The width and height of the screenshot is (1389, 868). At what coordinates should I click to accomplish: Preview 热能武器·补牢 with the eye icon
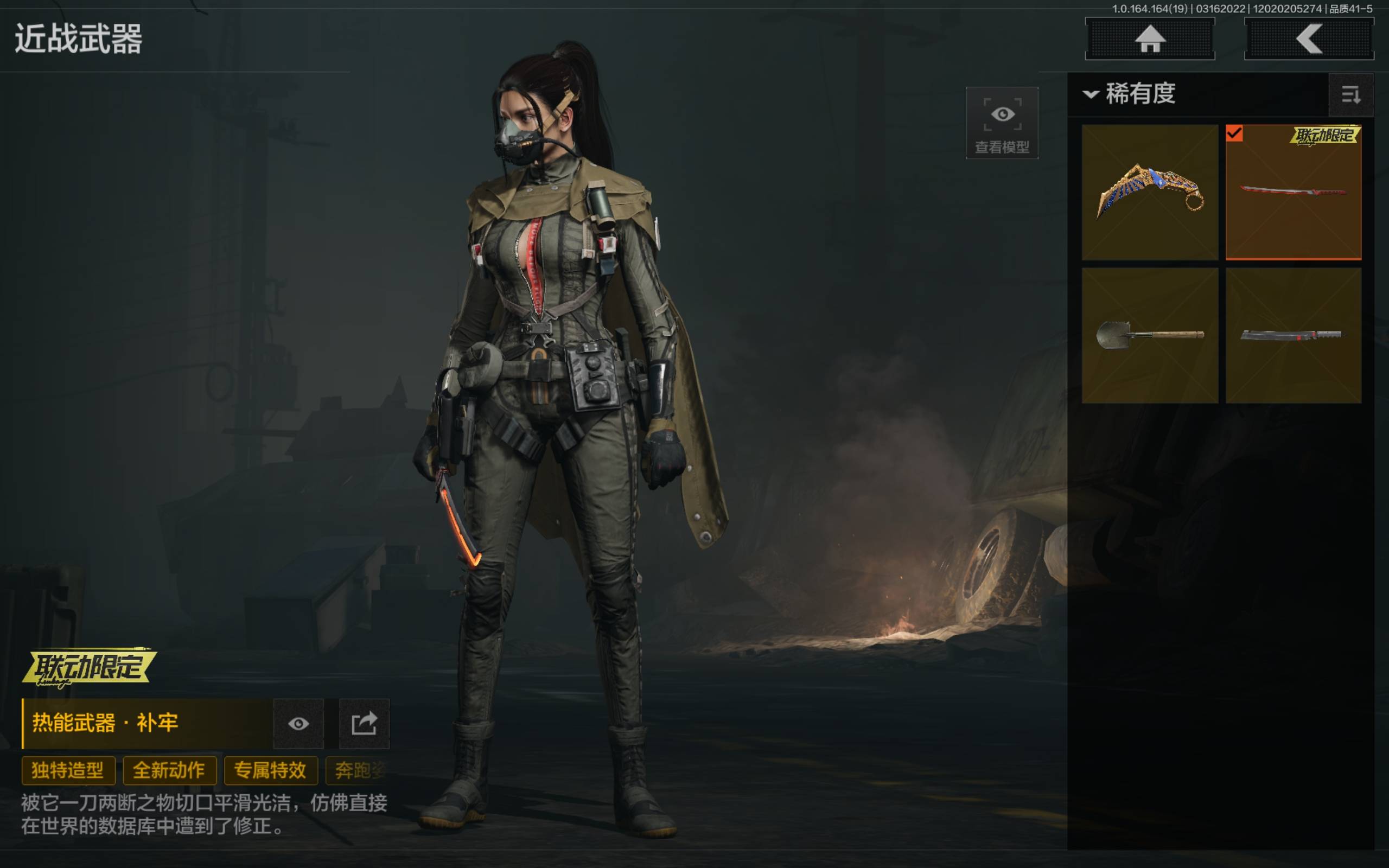[x=298, y=723]
